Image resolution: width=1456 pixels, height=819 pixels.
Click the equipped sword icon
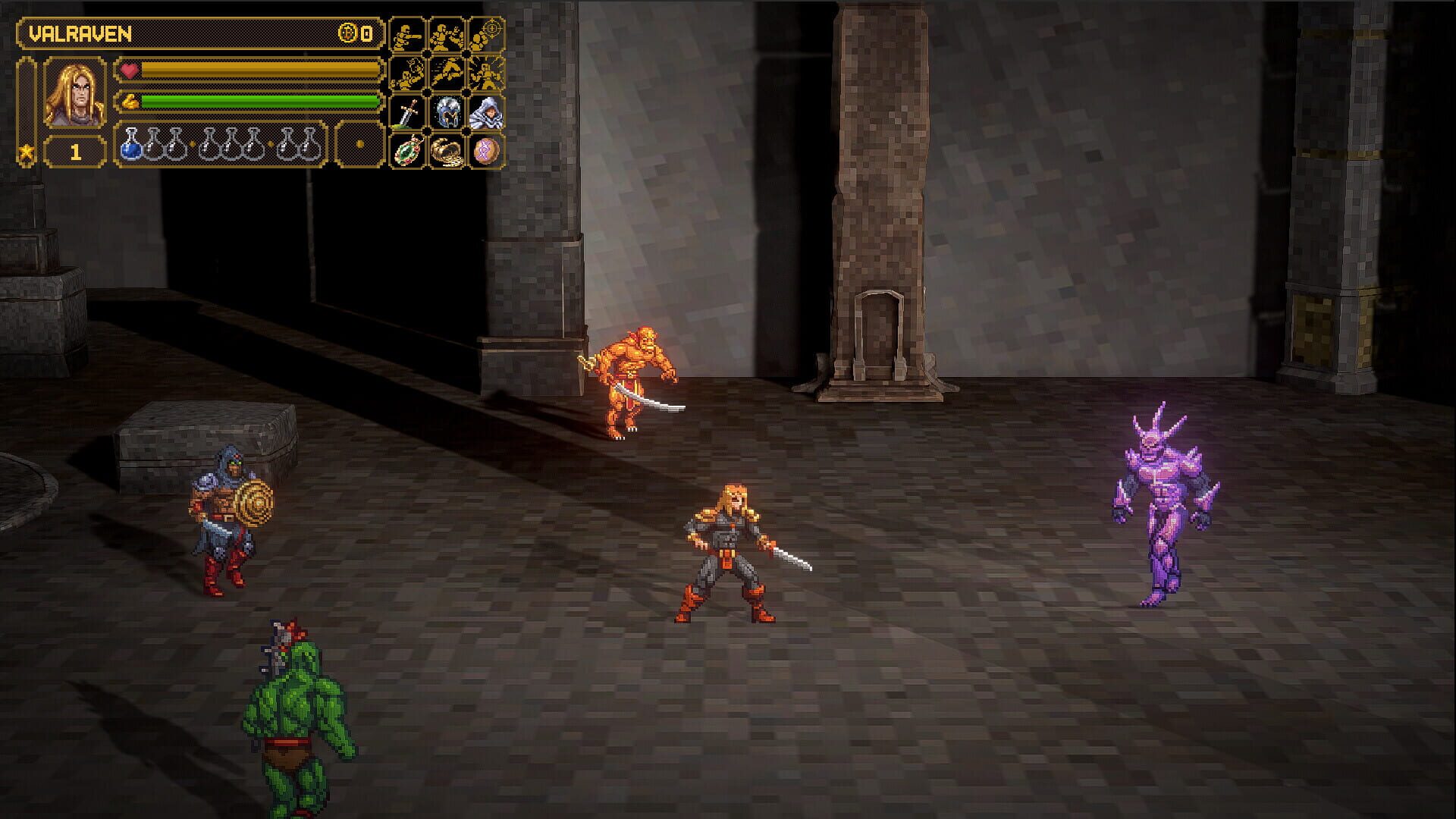[x=406, y=113]
